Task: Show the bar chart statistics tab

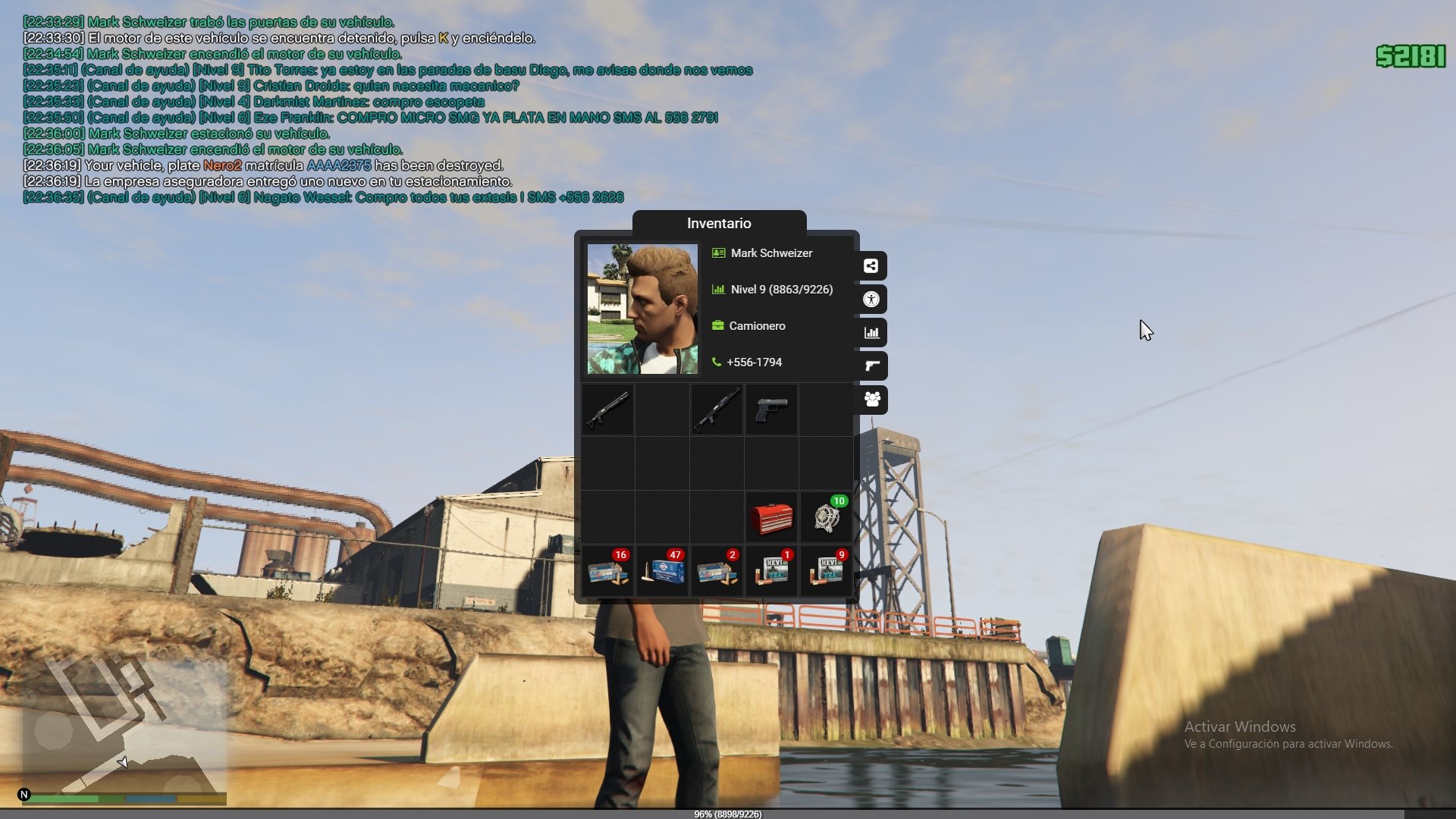Action: tap(871, 333)
